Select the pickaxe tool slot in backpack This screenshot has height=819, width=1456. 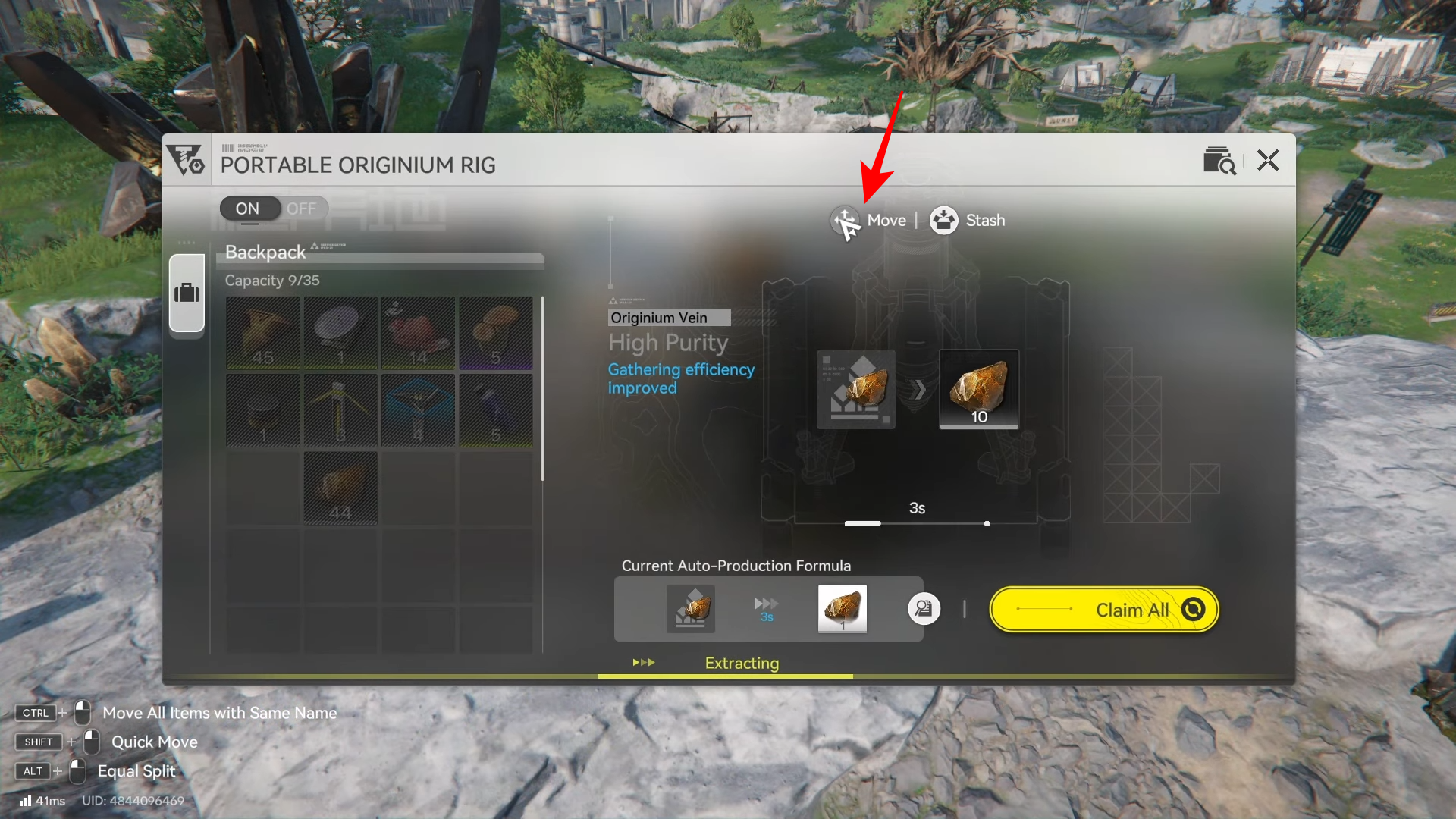[340, 410]
